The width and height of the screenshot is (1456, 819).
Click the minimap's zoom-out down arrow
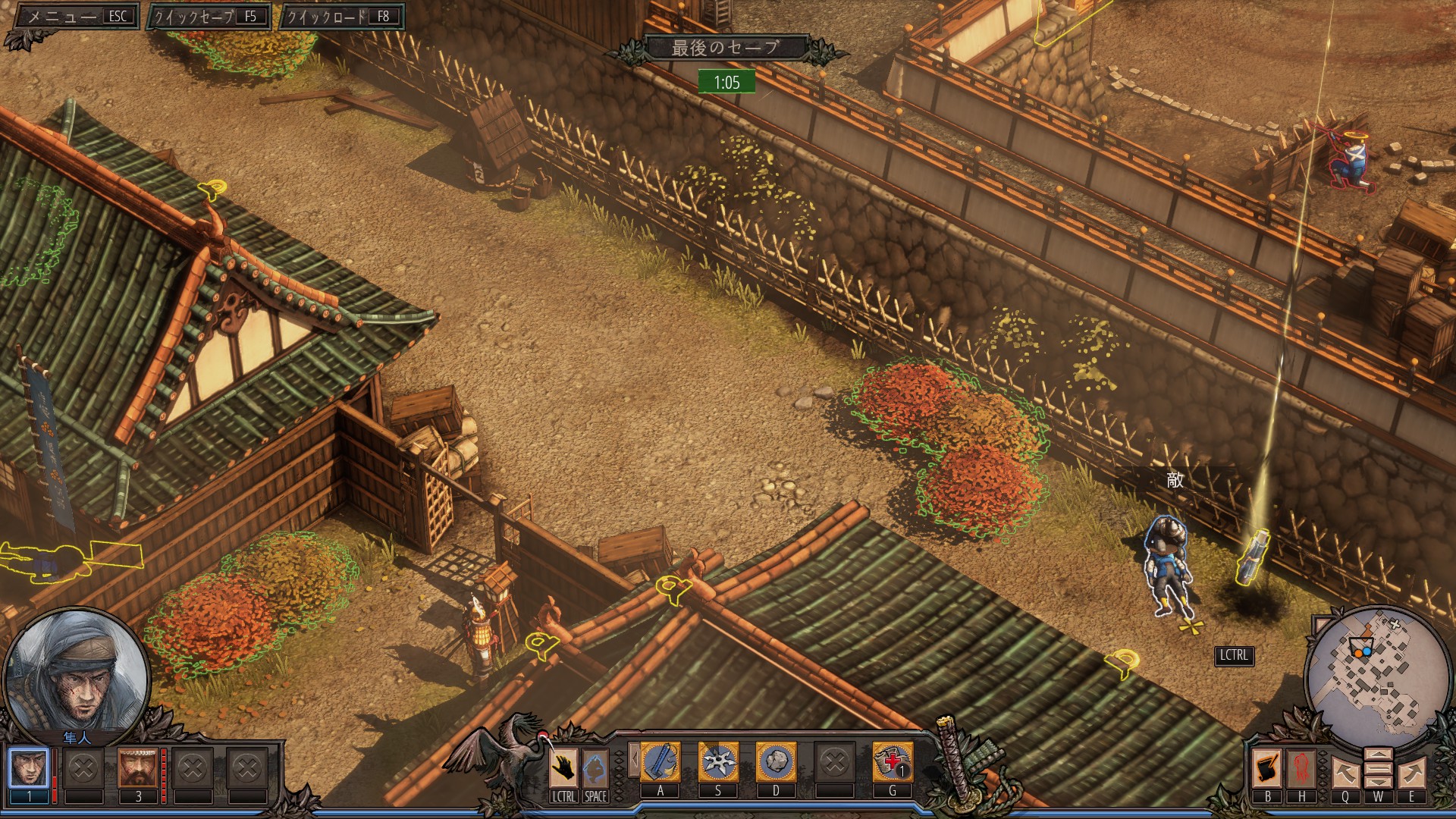(1378, 781)
